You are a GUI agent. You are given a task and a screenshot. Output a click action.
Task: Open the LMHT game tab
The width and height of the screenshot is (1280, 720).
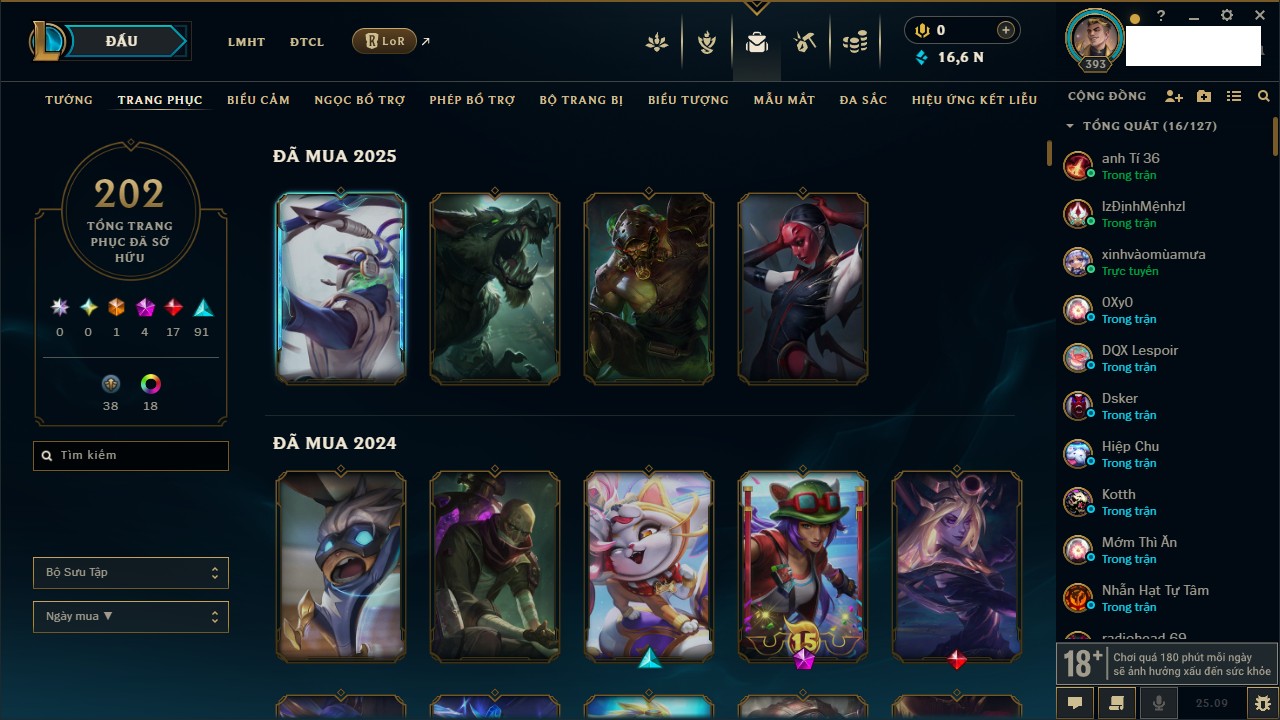coord(246,42)
